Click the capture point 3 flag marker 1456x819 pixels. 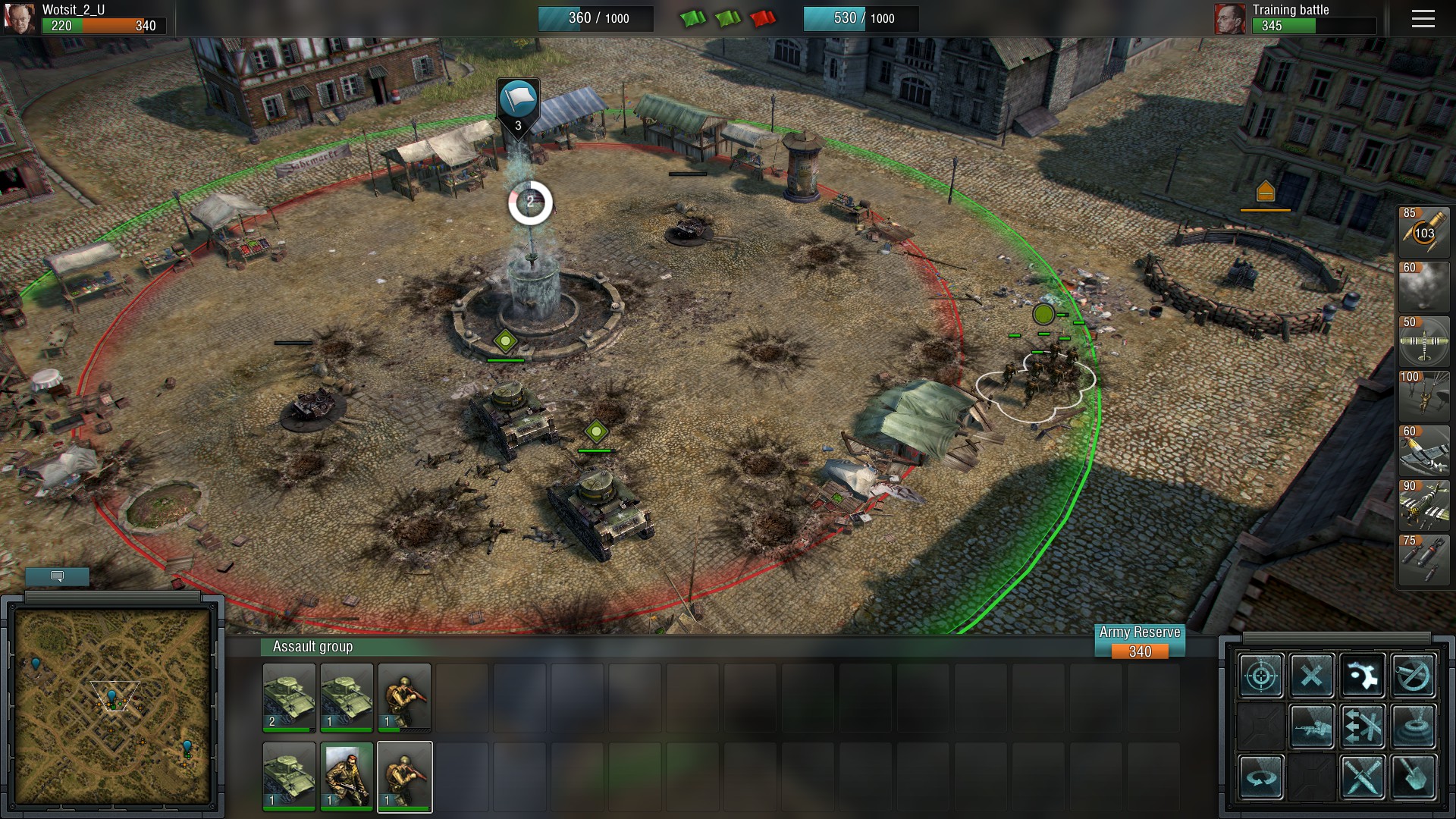[x=518, y=102]
